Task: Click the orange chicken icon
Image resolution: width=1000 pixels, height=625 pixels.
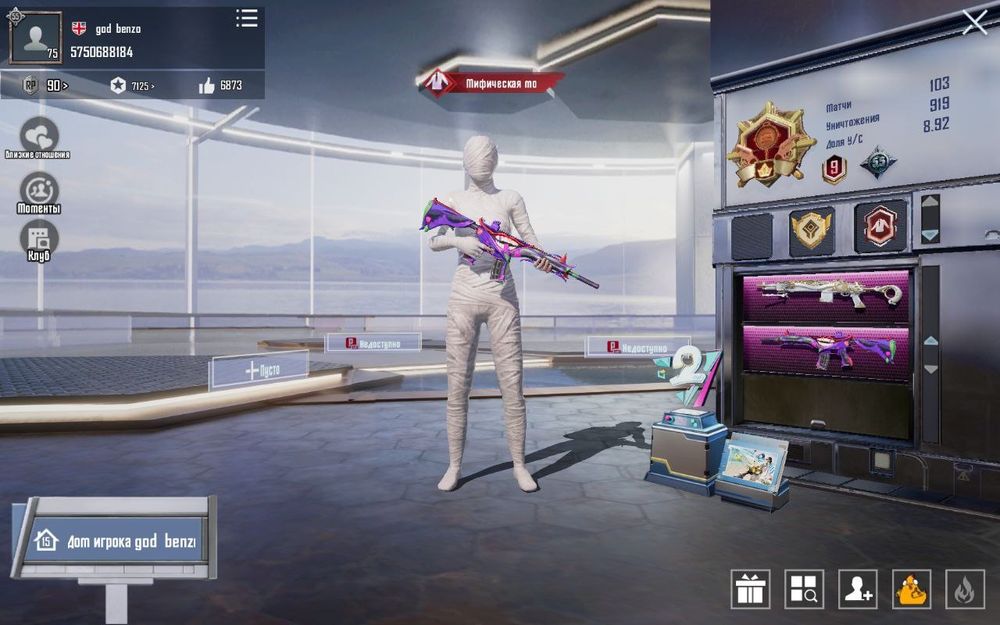Action: pyautogui.click(x=911, y=589)
